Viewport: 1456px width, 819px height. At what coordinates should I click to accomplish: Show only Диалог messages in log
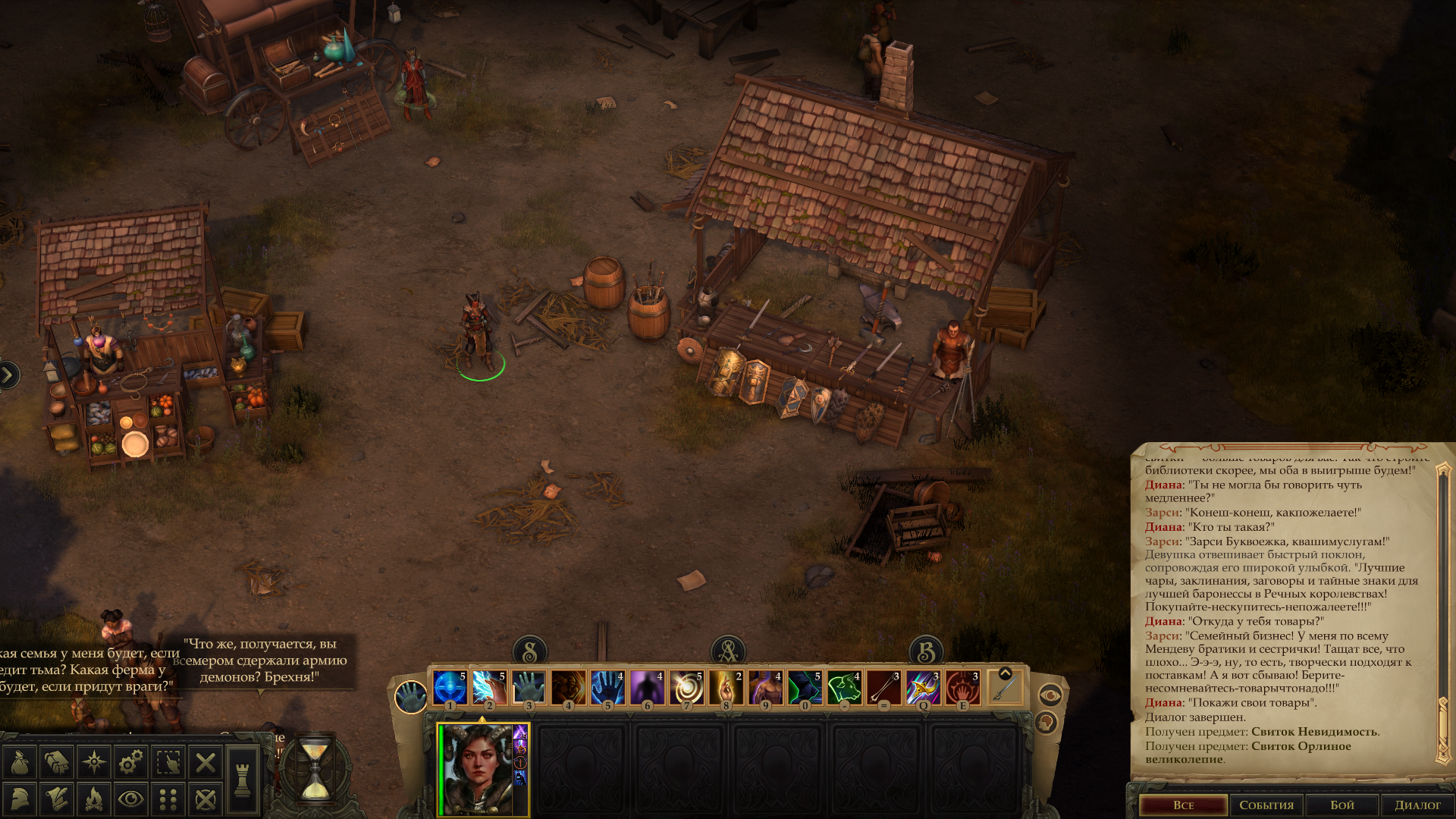[1417, 805]
